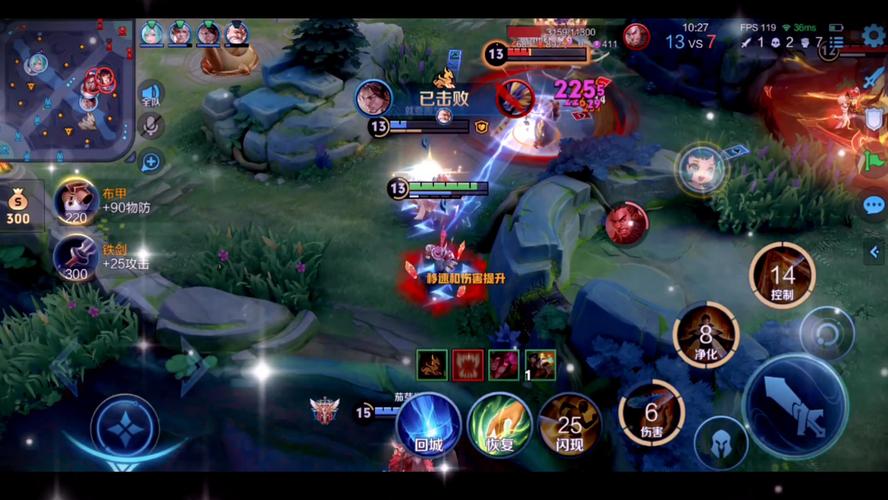
Task: Cast the 闪现 flash summoner spell
Action: (569, 424)
